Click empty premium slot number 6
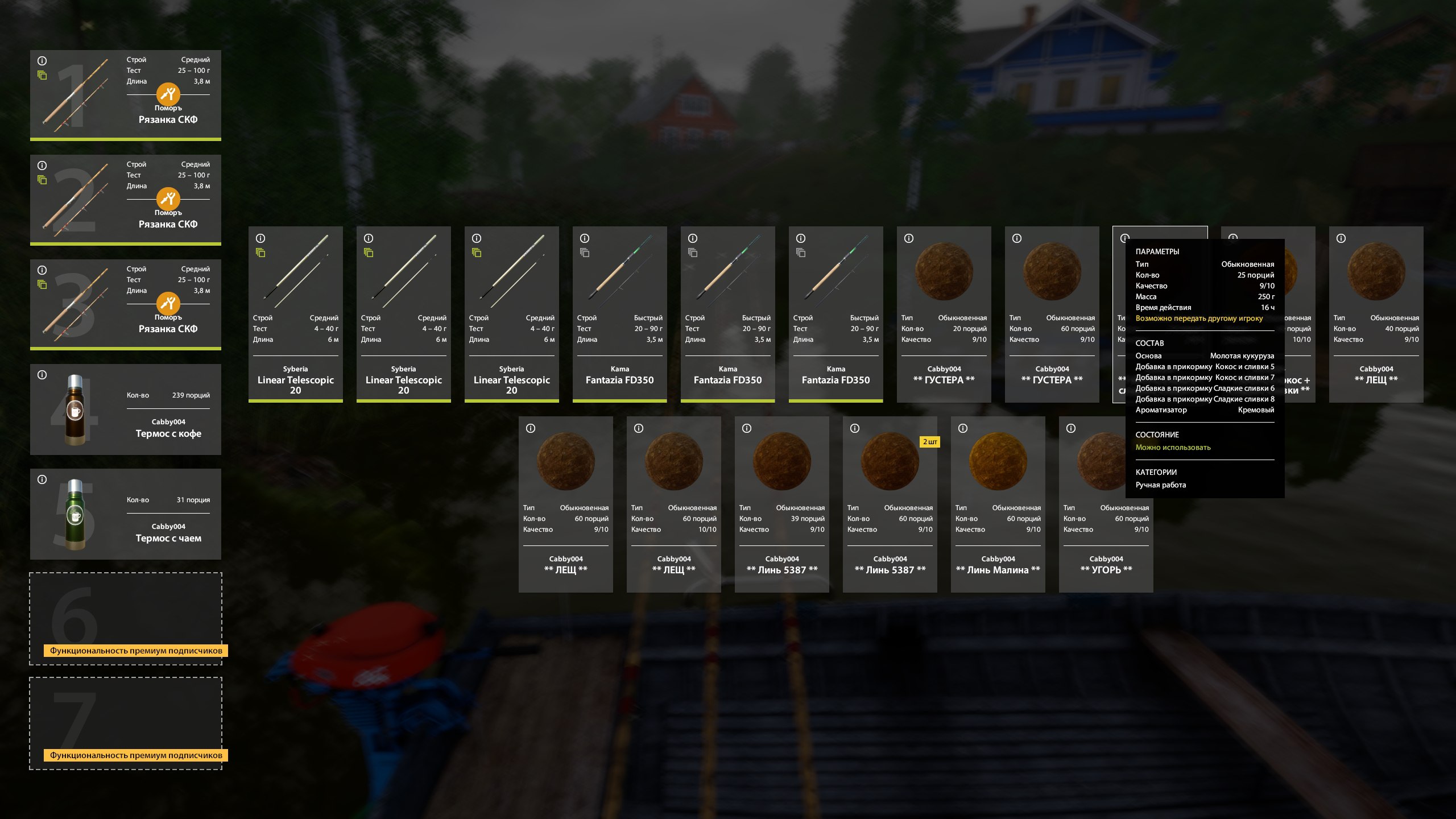The width and height of the screenshot is (1456, 819). point(125,618)
